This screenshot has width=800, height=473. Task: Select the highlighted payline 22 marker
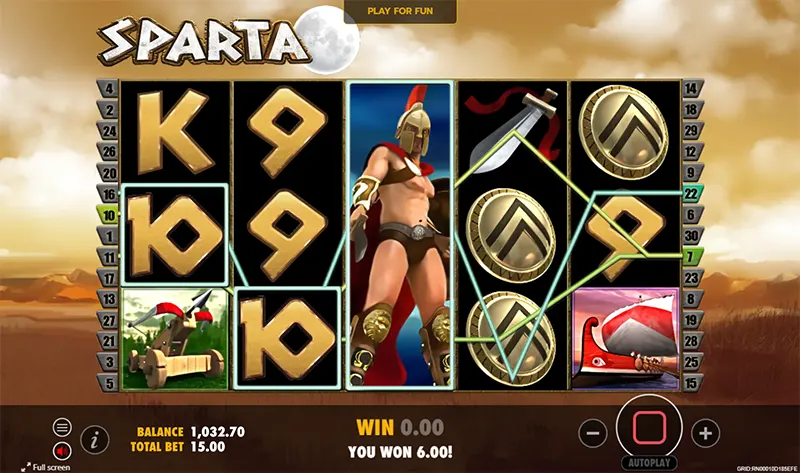(x=692, y=193)
